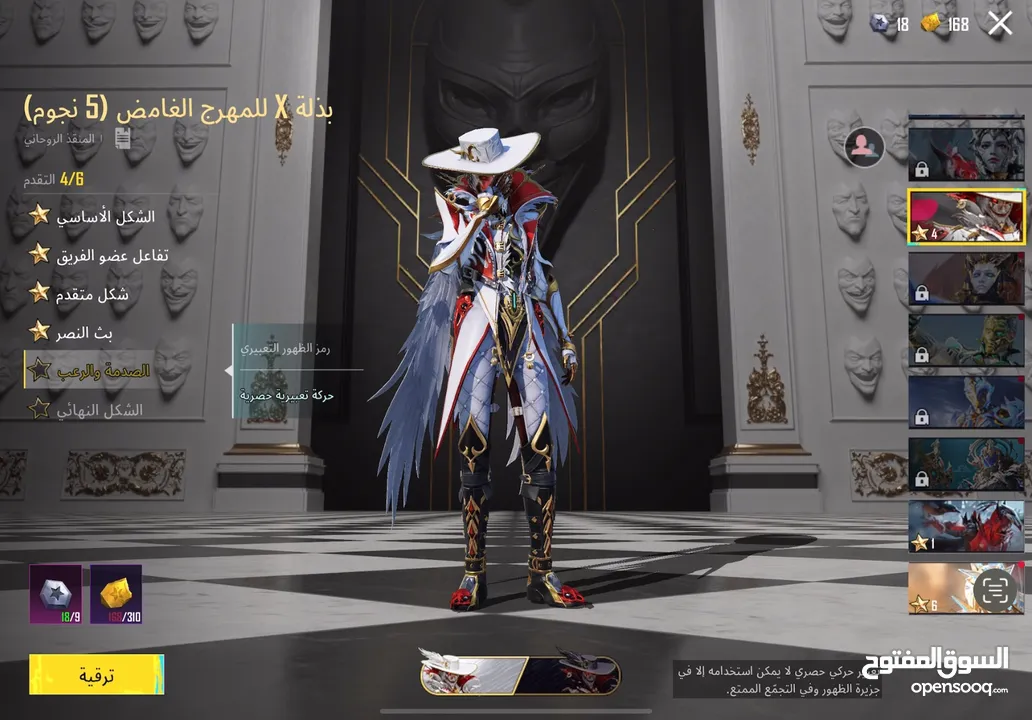Viewport: 1032px width, 720px height.
Task: Select the 1-star red winged outfit thumbnail
Action: click(x=966, y=527)
